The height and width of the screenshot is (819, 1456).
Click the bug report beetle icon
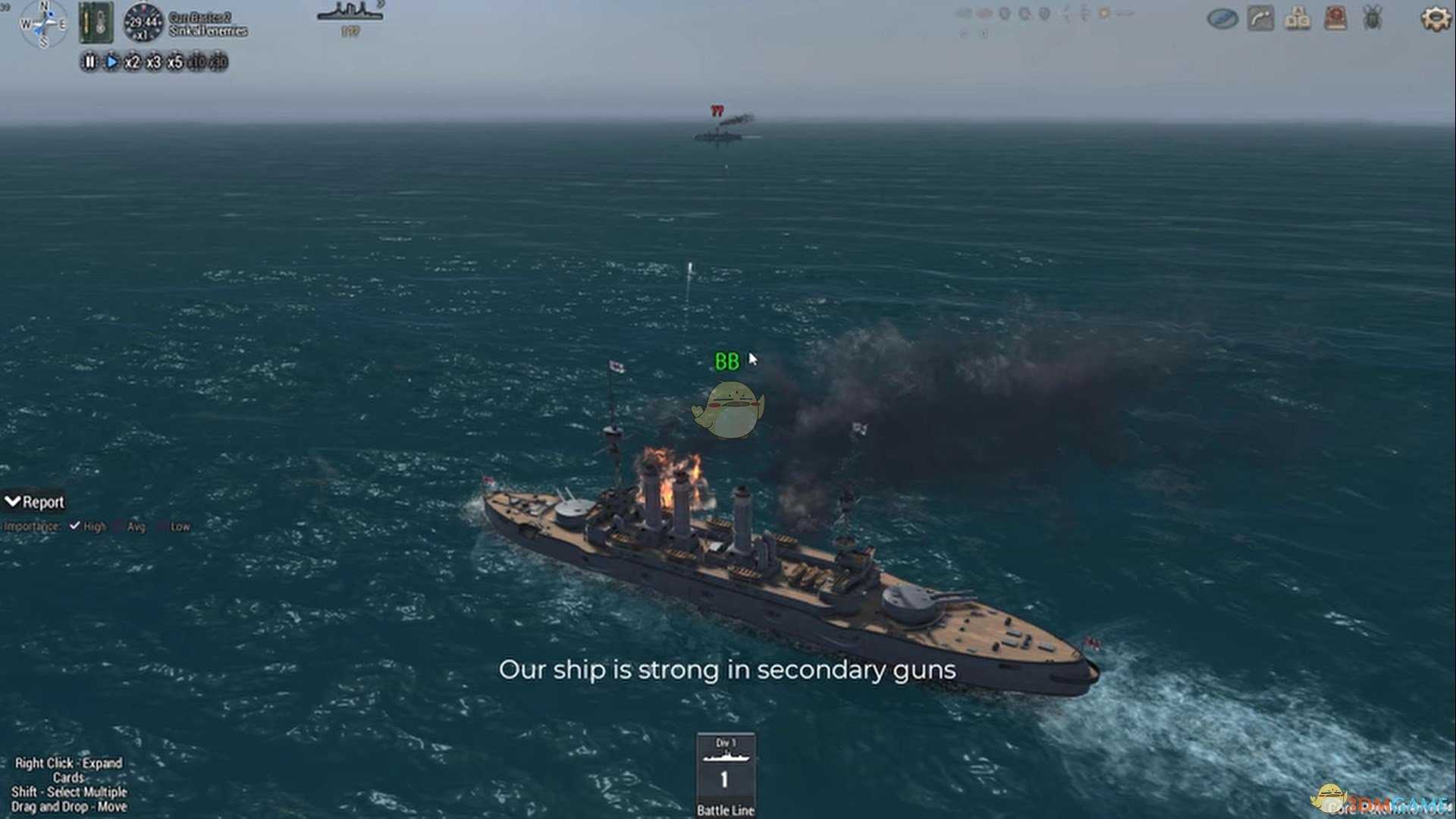point(1373,18)
